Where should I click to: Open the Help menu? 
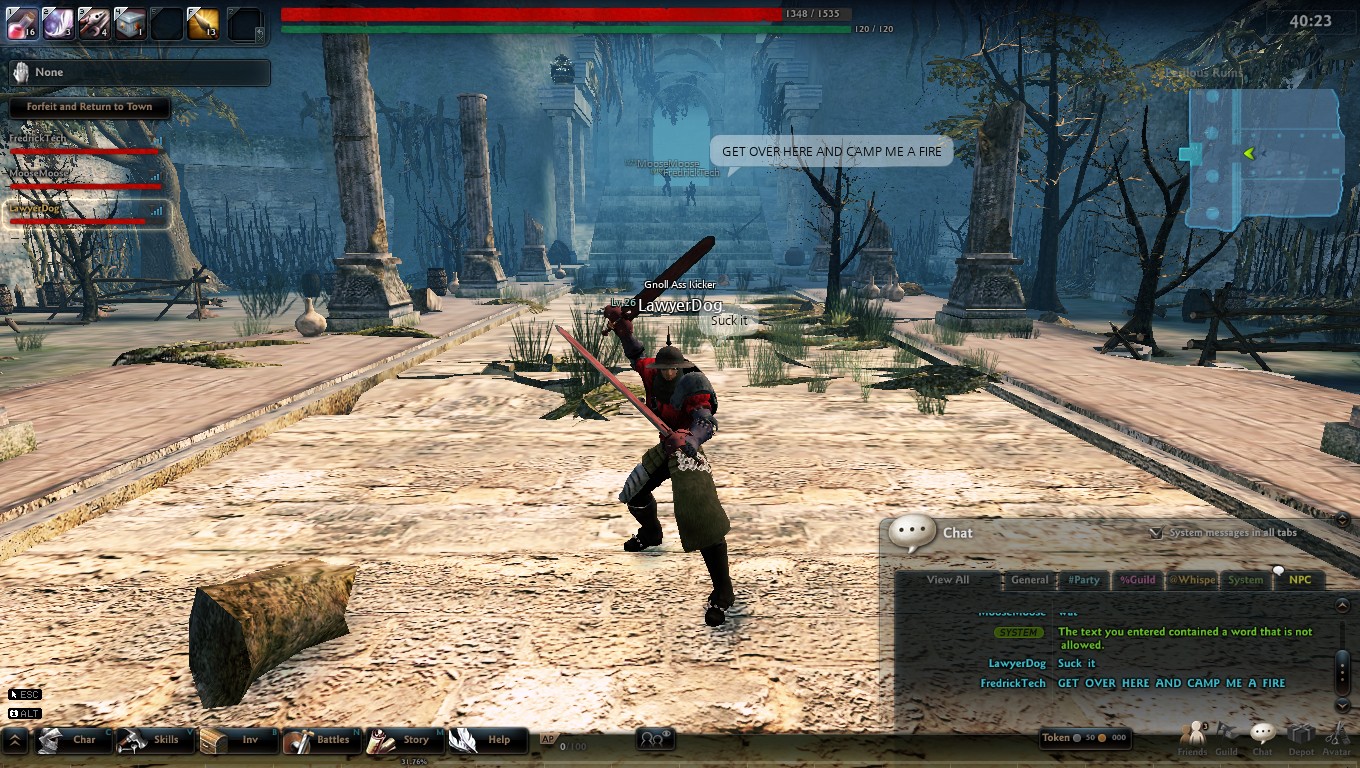pos(487,740)
